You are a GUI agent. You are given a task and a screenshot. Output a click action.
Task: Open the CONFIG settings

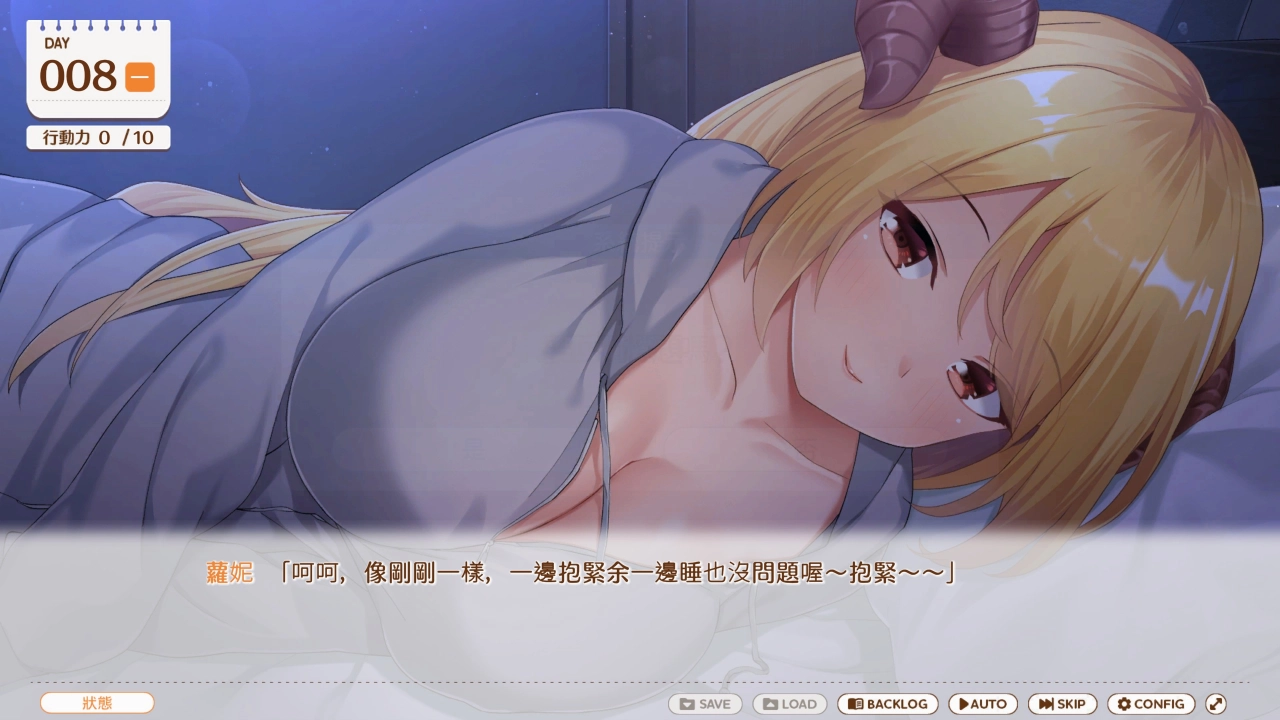(1151, 704)
